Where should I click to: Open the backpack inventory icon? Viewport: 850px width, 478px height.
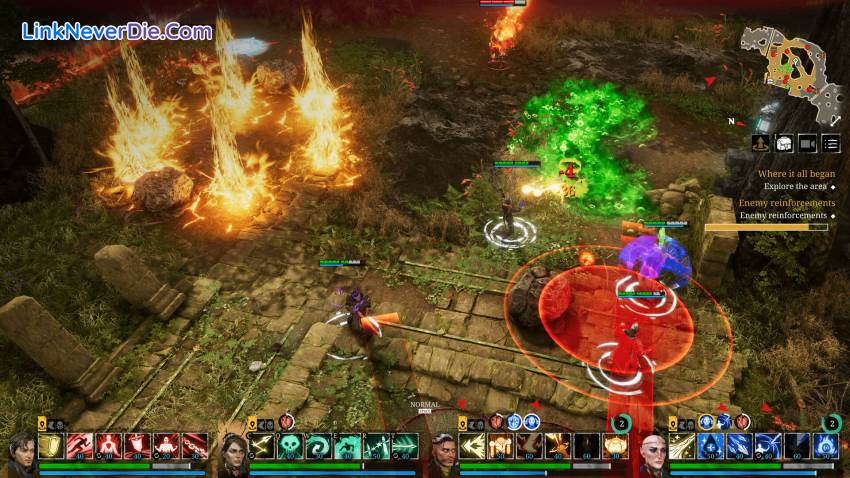coord(784,144)
